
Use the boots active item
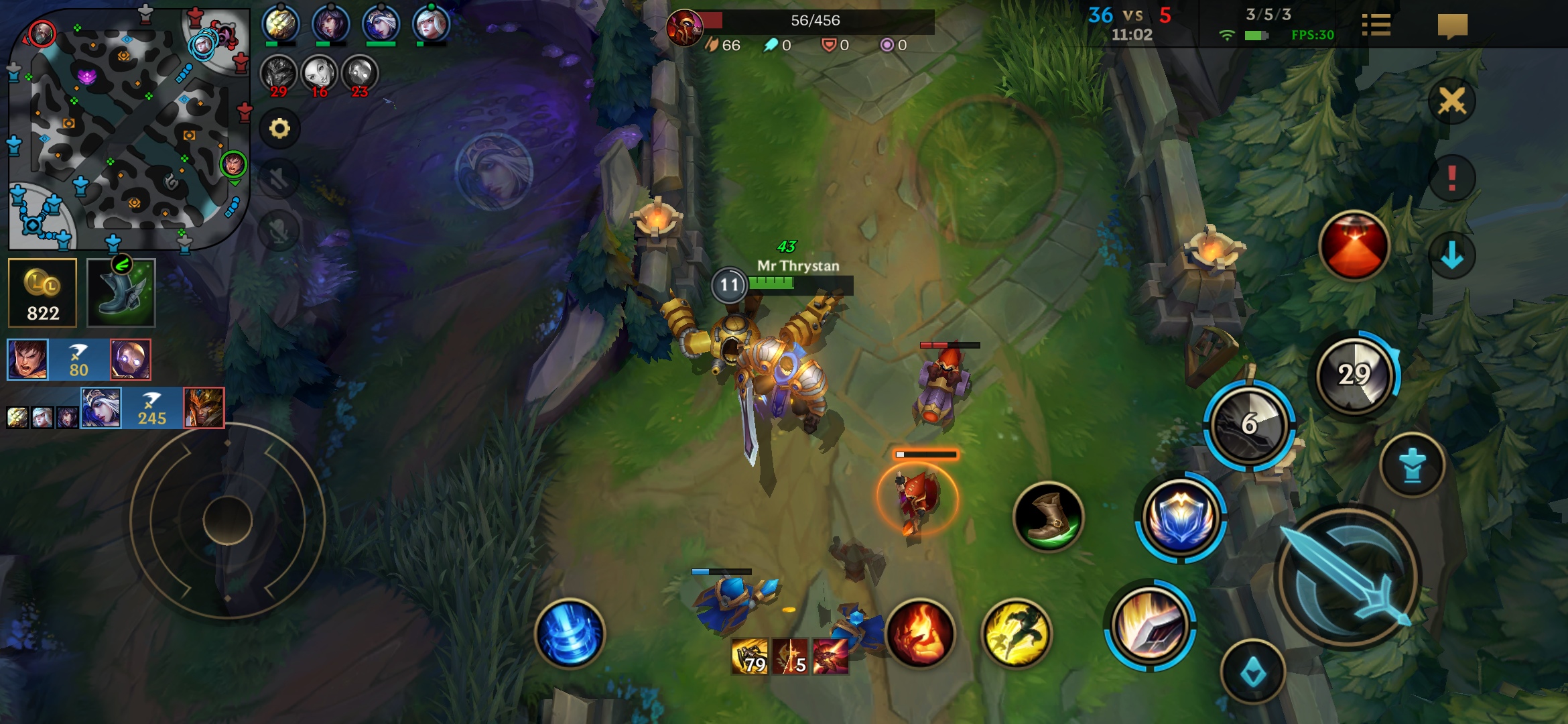(x=1048, y=516)
